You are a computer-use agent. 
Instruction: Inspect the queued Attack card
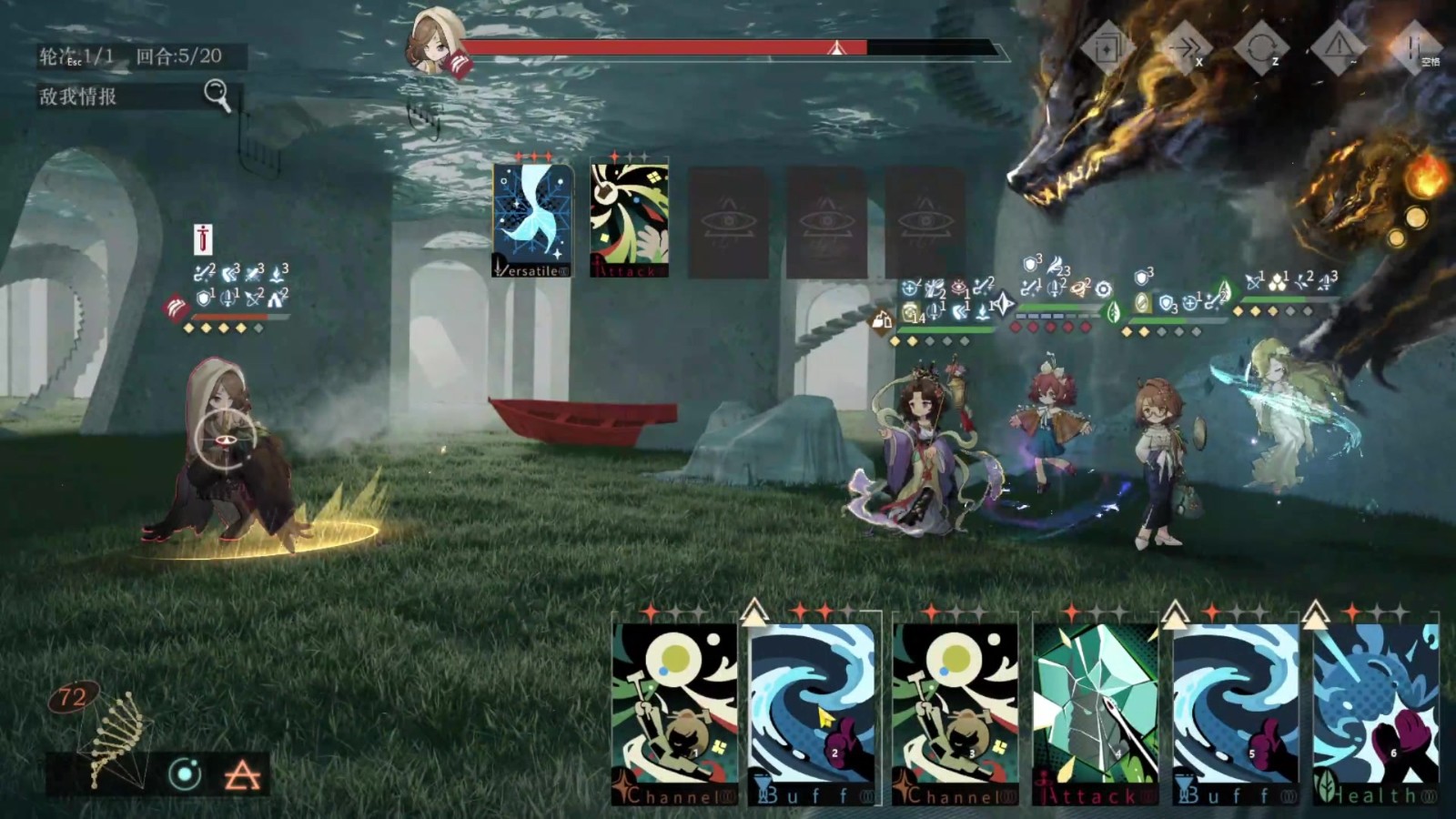click(629, 220)
